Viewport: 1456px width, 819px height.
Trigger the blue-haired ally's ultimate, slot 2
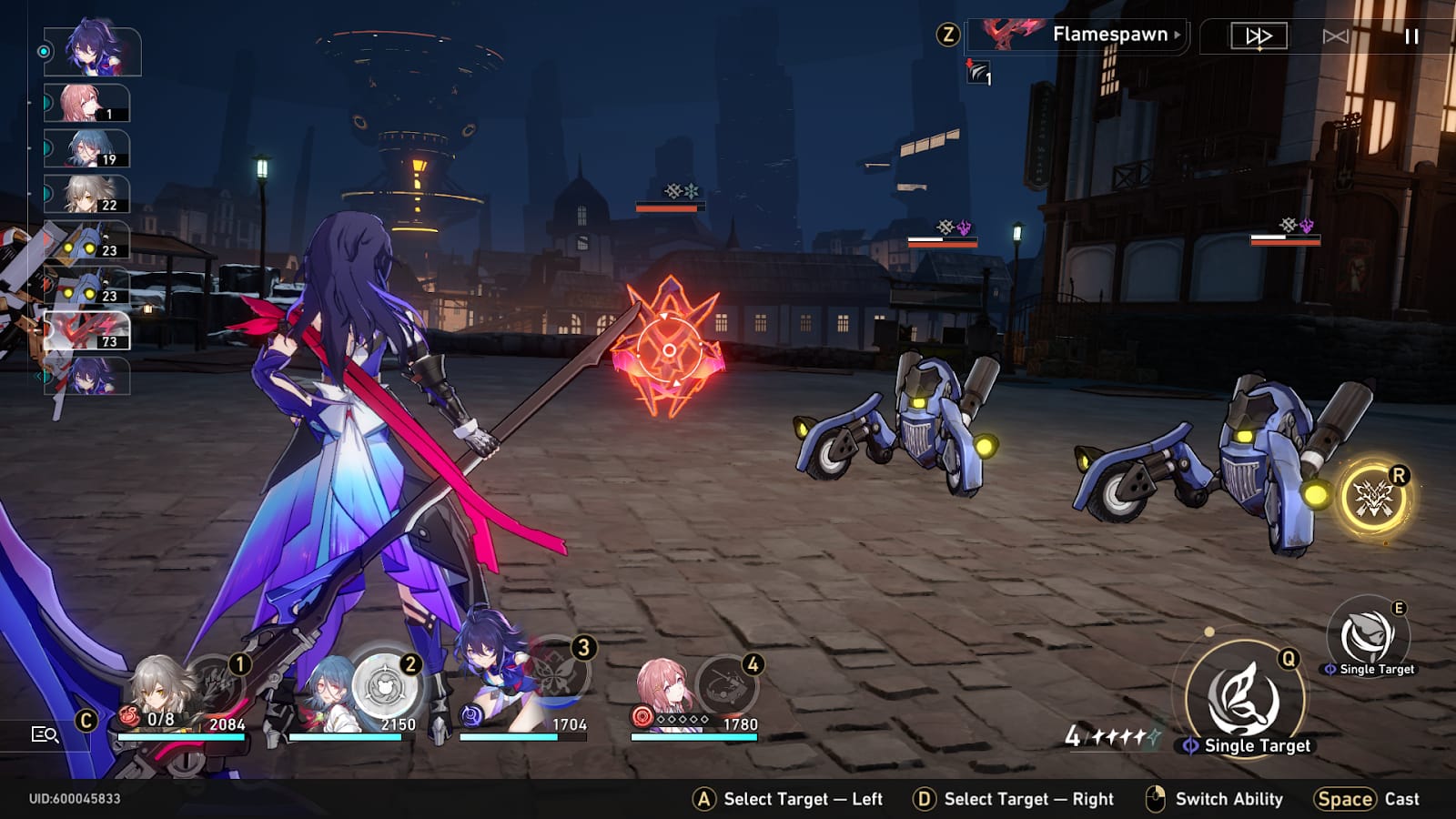pyautogui.click(x=386, y=684)
